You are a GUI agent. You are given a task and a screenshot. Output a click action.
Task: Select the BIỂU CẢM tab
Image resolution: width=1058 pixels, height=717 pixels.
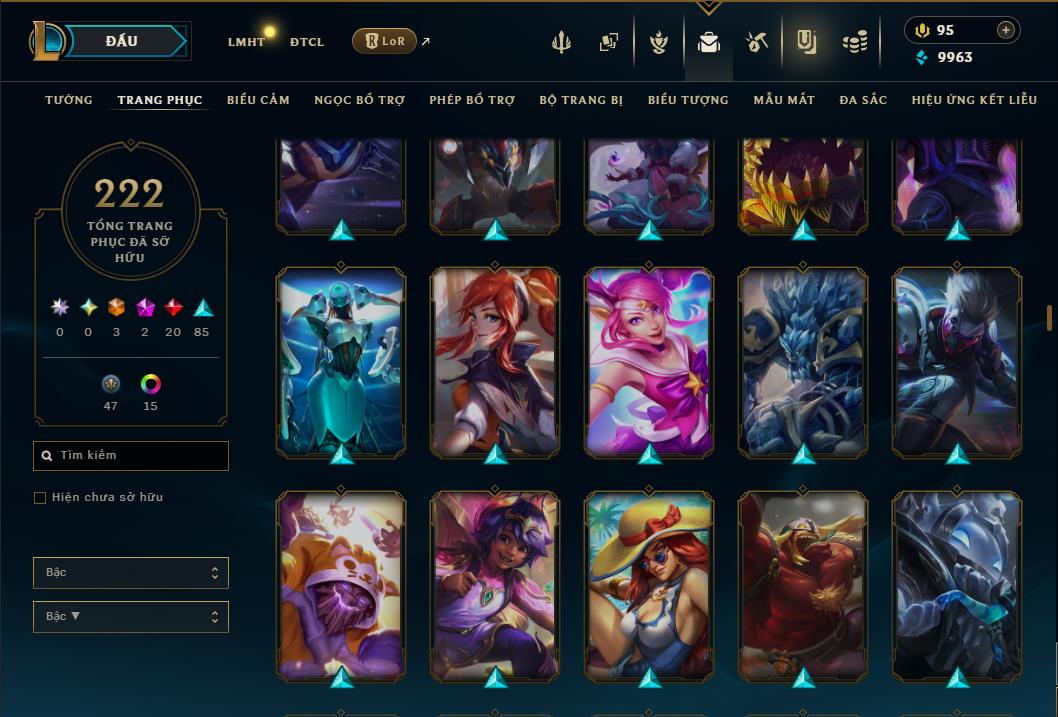point(258,100)
